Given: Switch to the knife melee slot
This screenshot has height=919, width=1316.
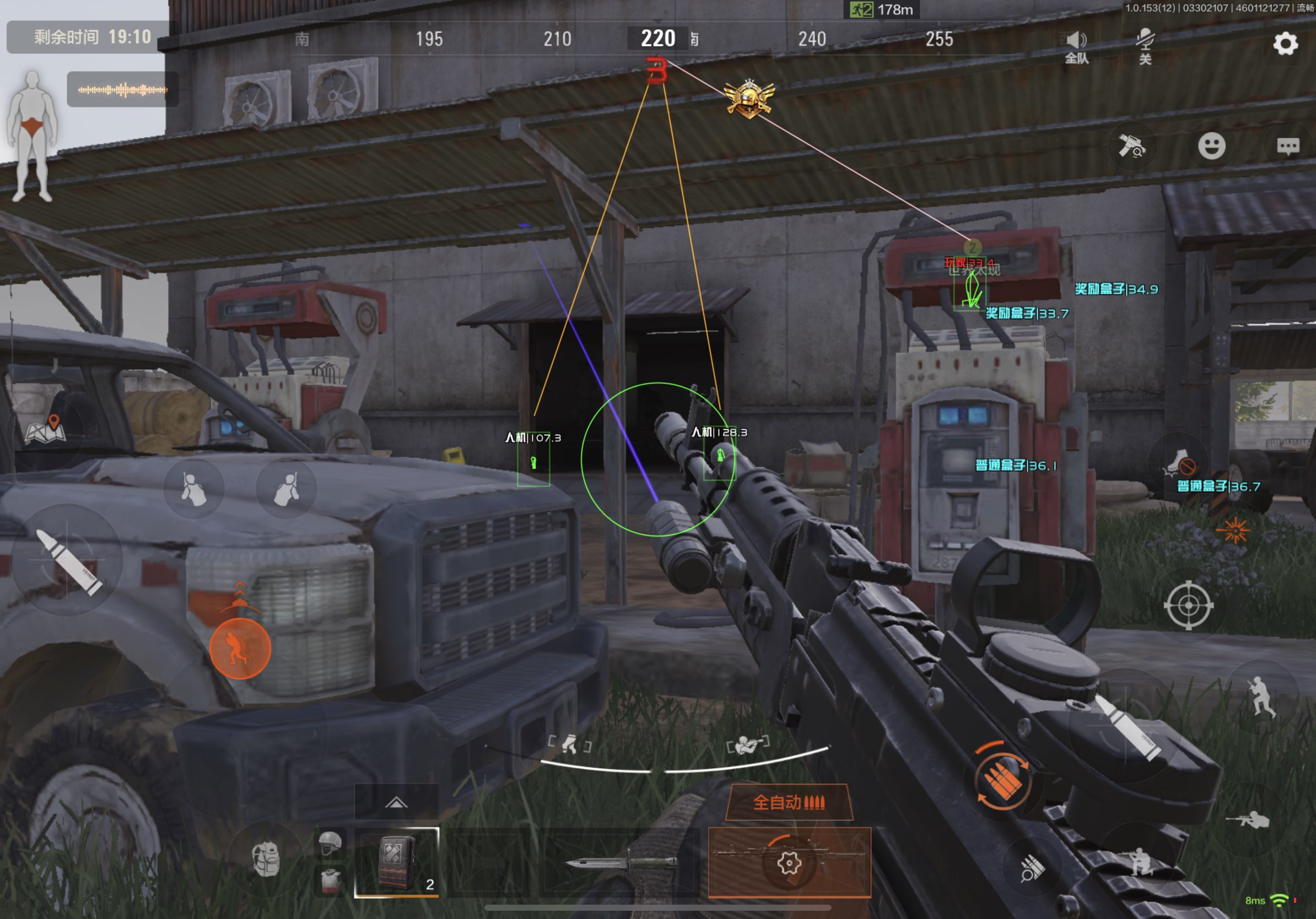Looking at the screenshot, I should click(622, 862).
